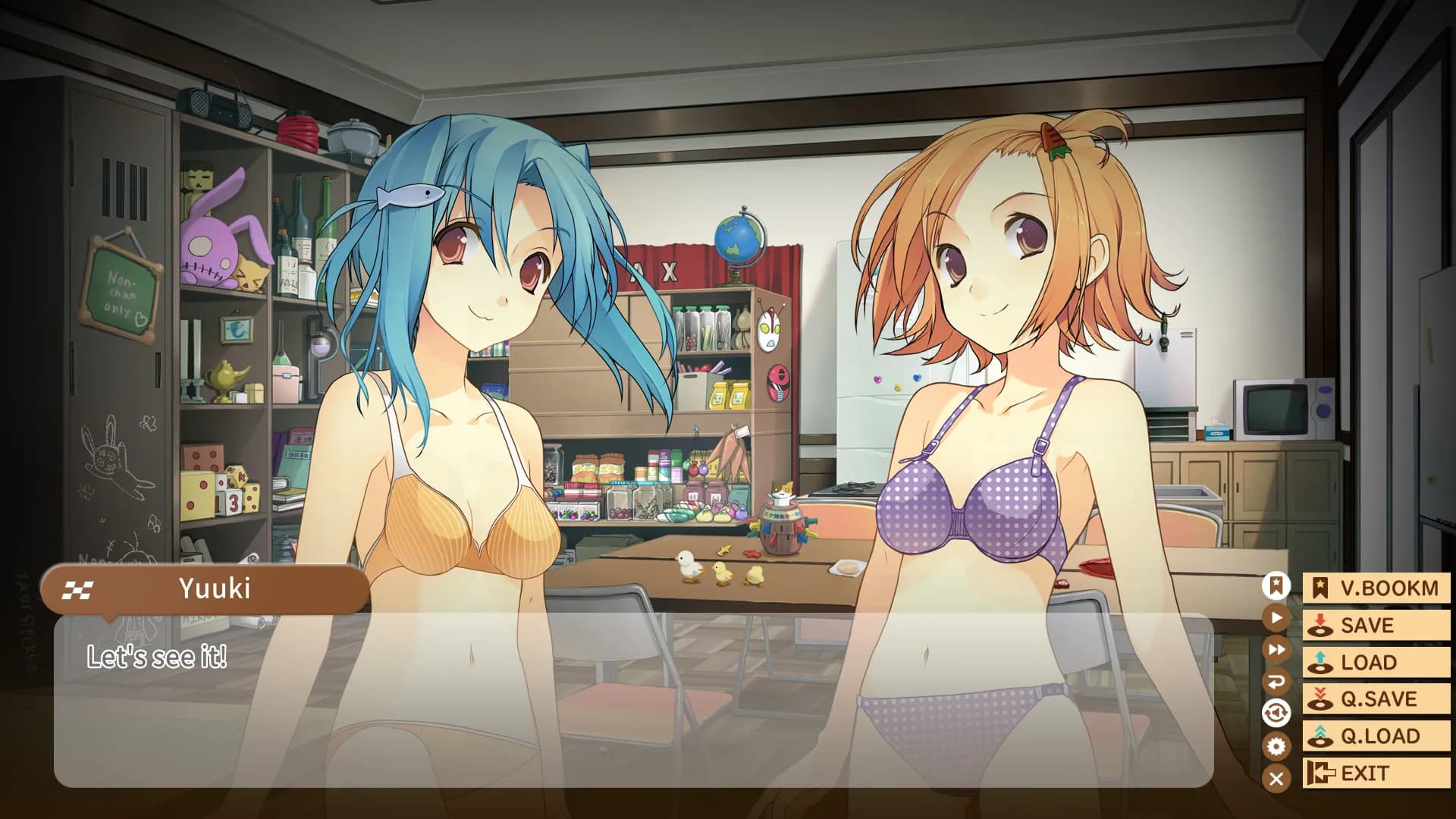This screenshot has height=819, width=1456.
Task: Quick load using the Q.LOAD button
Action: pyautogui.click(x=1376, y=735)
